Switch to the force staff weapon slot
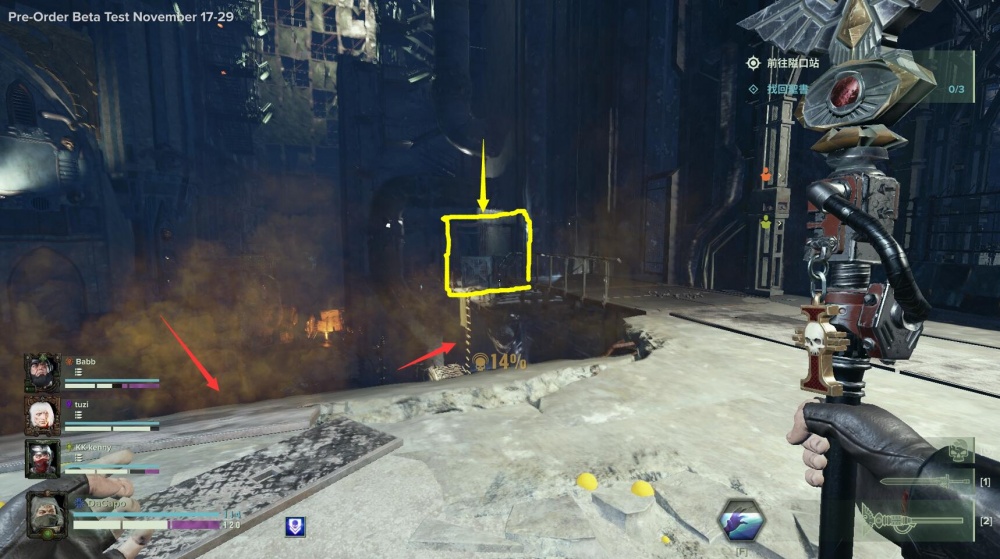Screen dimensions: 1000x559 pos(920,519)
